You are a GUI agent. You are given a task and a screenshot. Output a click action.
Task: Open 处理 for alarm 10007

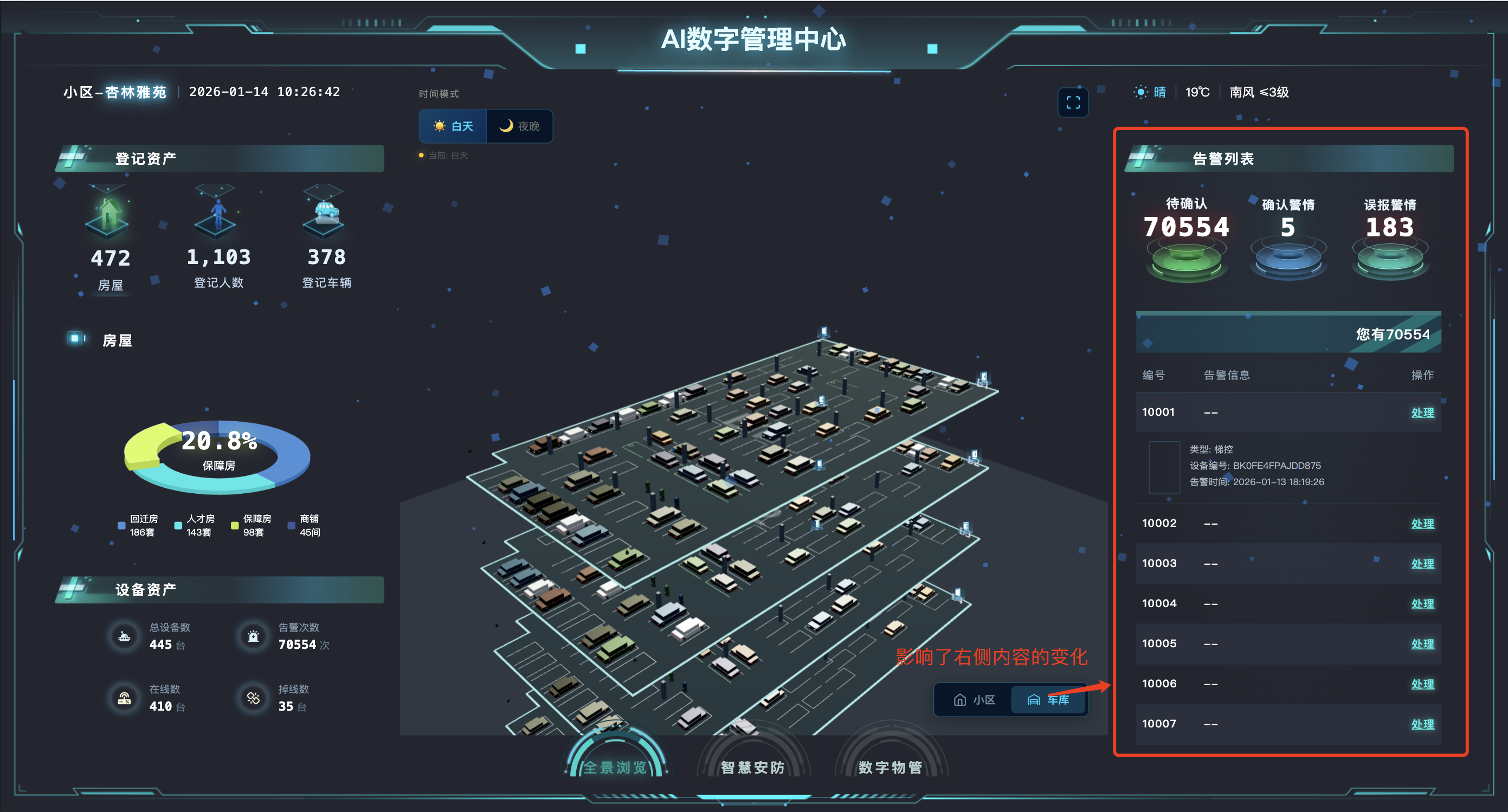1422,724
